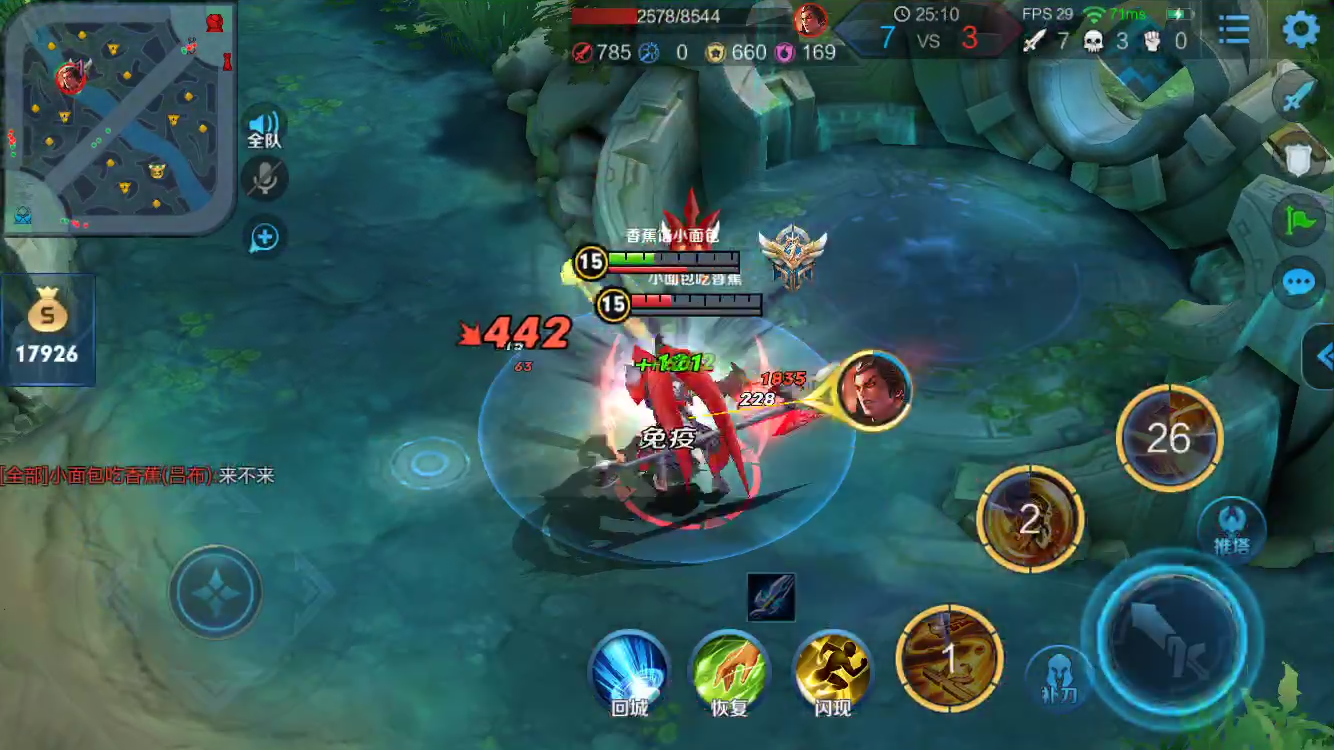Open the settings gear menu
This screenshot has width=1334, height=750.
coord(1300,30)
